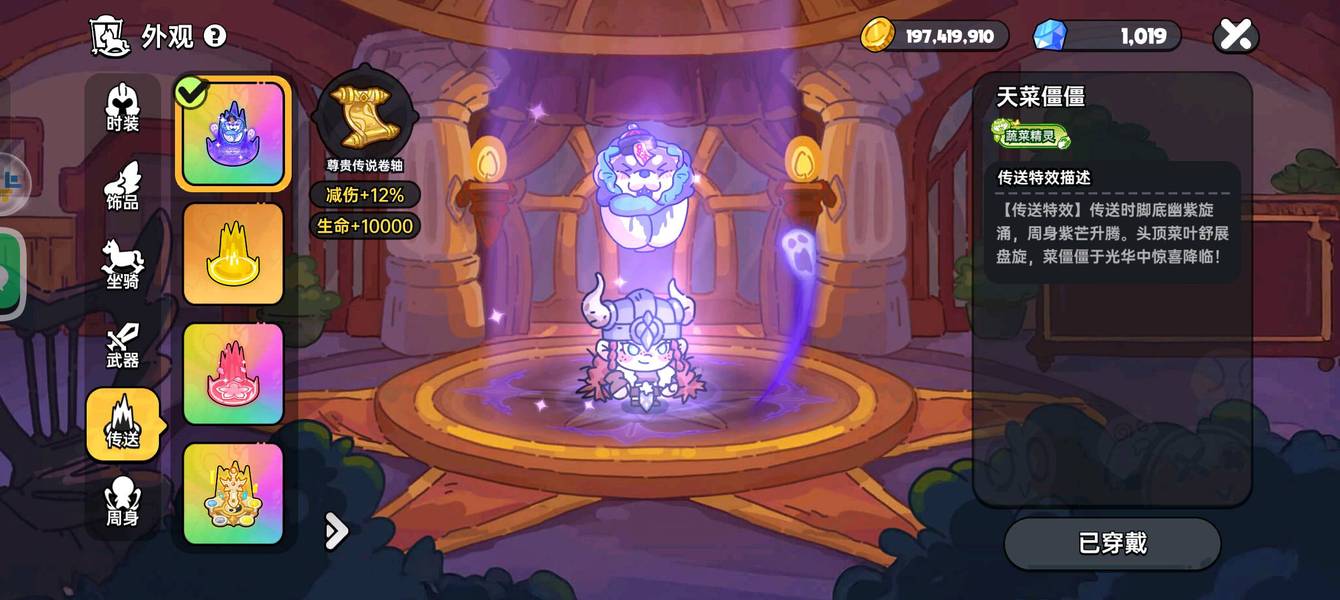Select the golden ornate teleport effect thumbnail

233,494
